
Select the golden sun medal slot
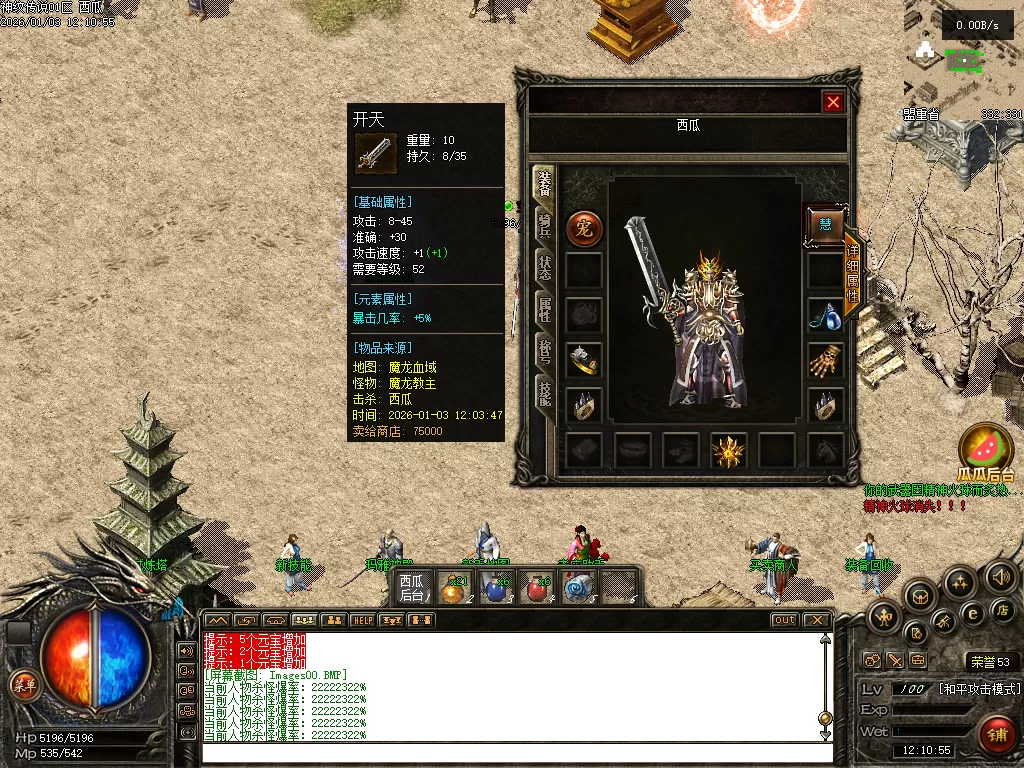728,452
